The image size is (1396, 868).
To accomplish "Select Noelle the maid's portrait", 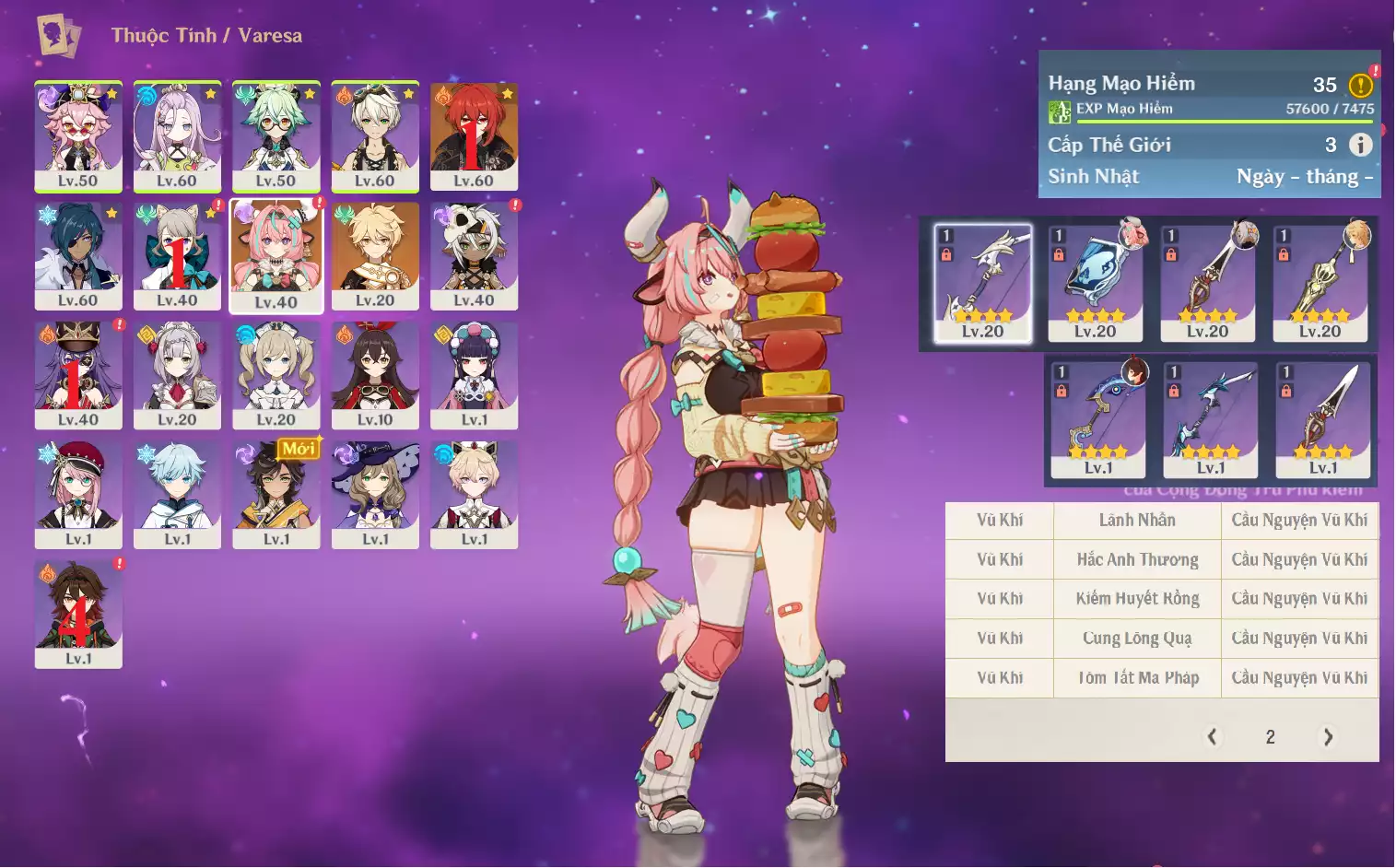I will 177,375.
